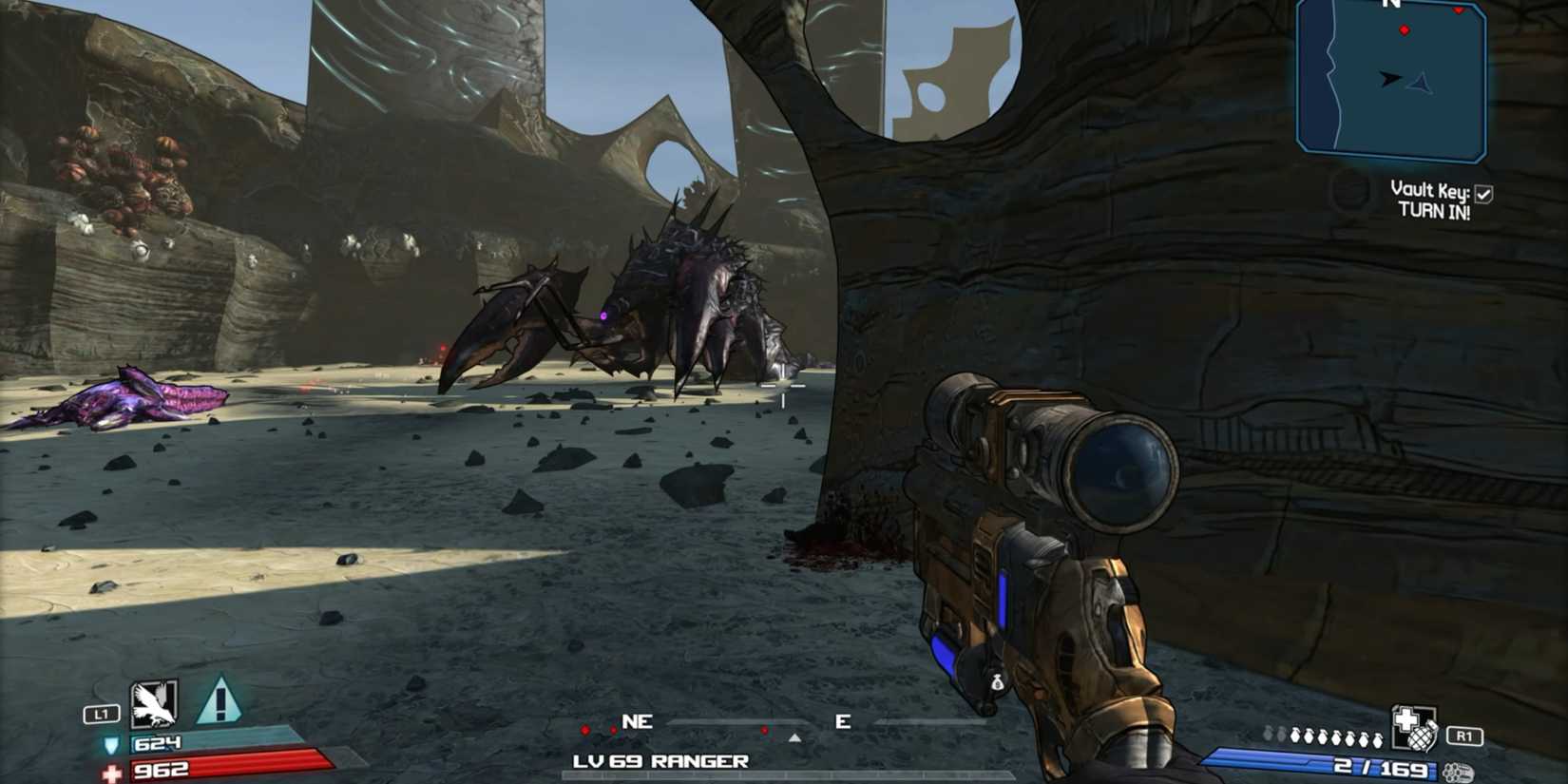Toggle the L1 action skill button prompt
Image resolution: width=1568 pixels, height=784 pixels.
tap(102, 714)
